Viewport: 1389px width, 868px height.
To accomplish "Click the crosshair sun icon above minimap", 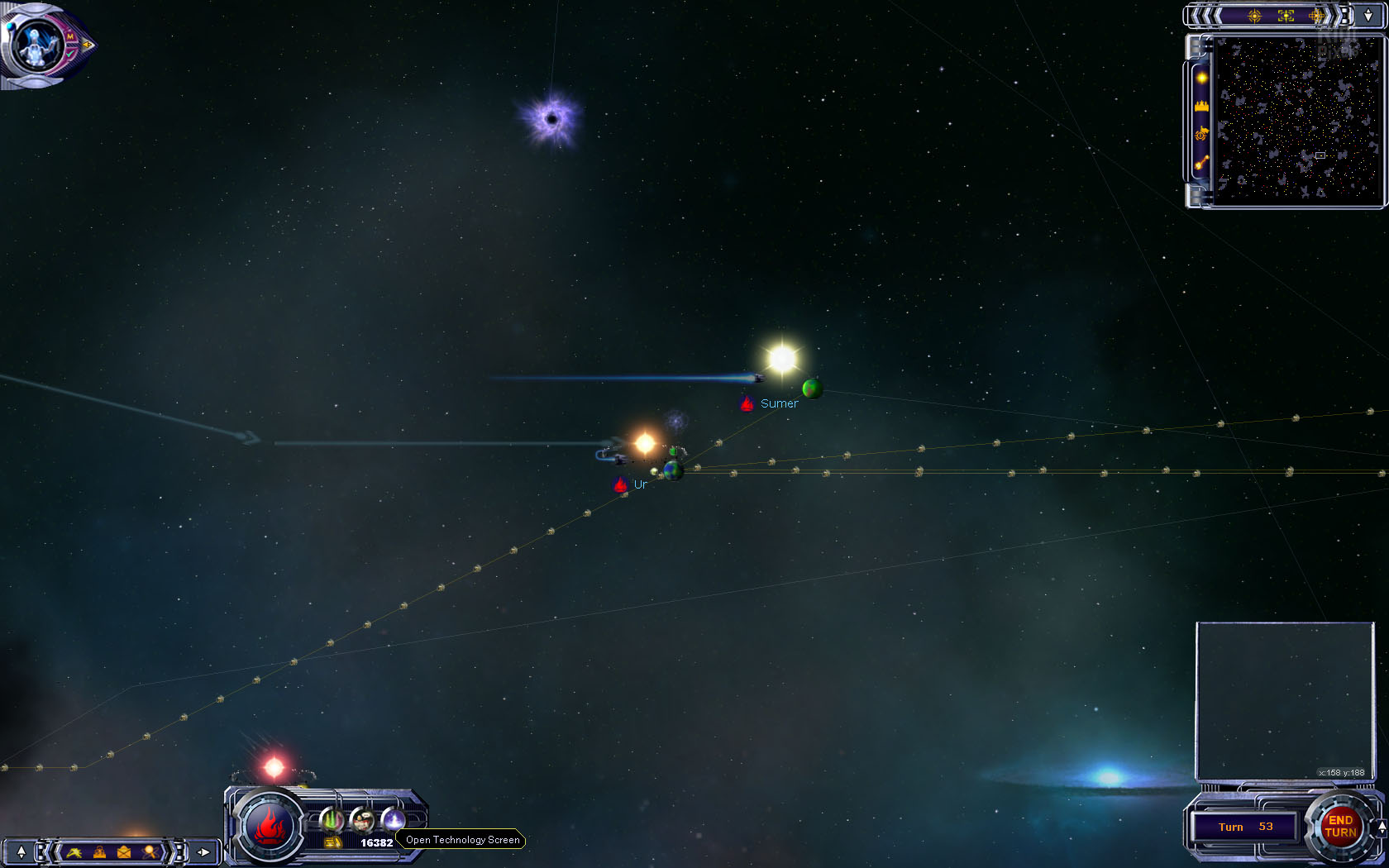I will click(1254, 16).
